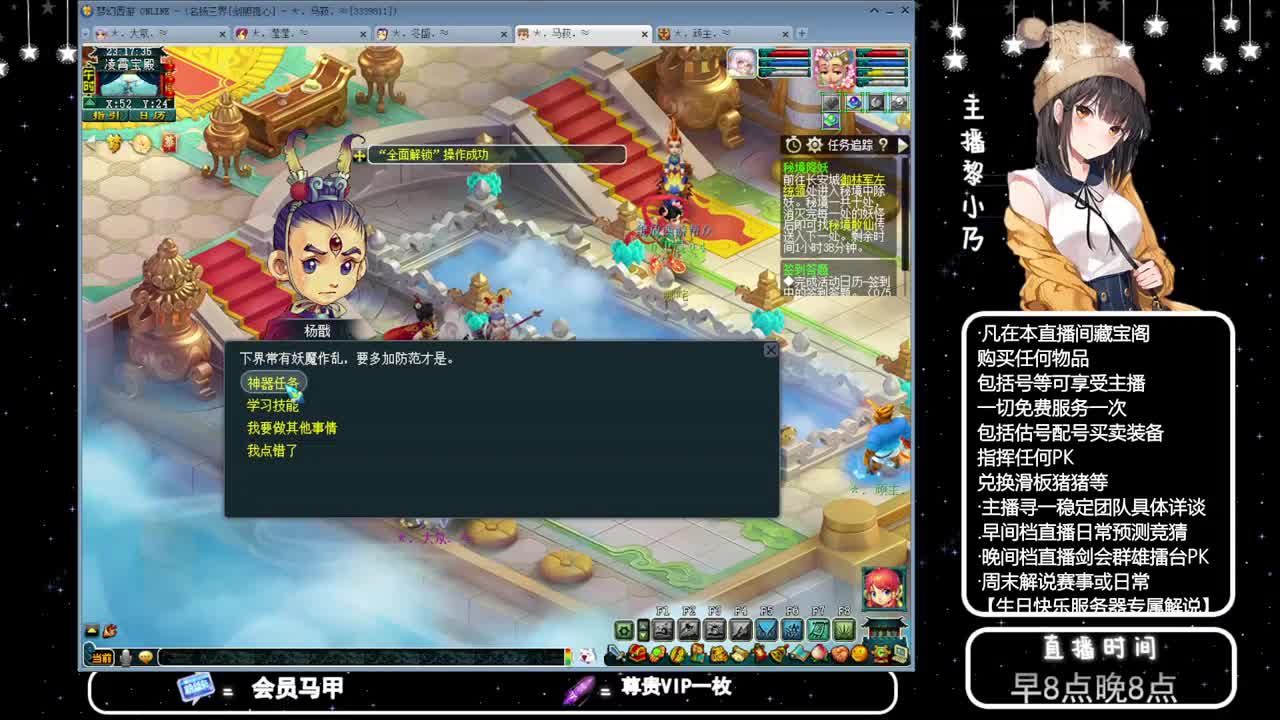Toggle the microphone icon in the chat bar

click(124, 657)
